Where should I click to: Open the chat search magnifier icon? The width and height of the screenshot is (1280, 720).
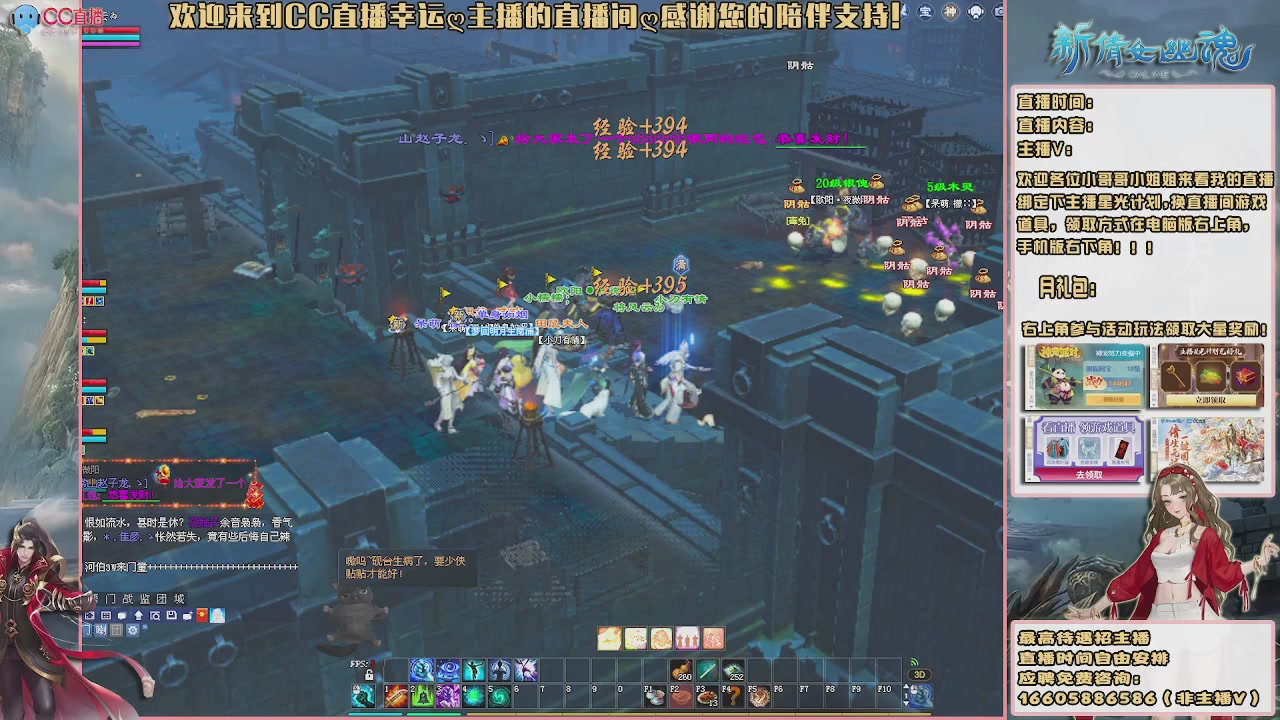pyautogui.click(x=155, y=615)
